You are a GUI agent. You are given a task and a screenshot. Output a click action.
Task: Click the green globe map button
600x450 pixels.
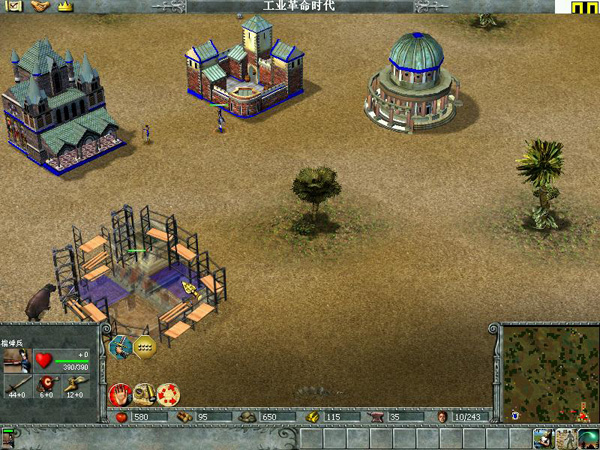click(589, 437)
